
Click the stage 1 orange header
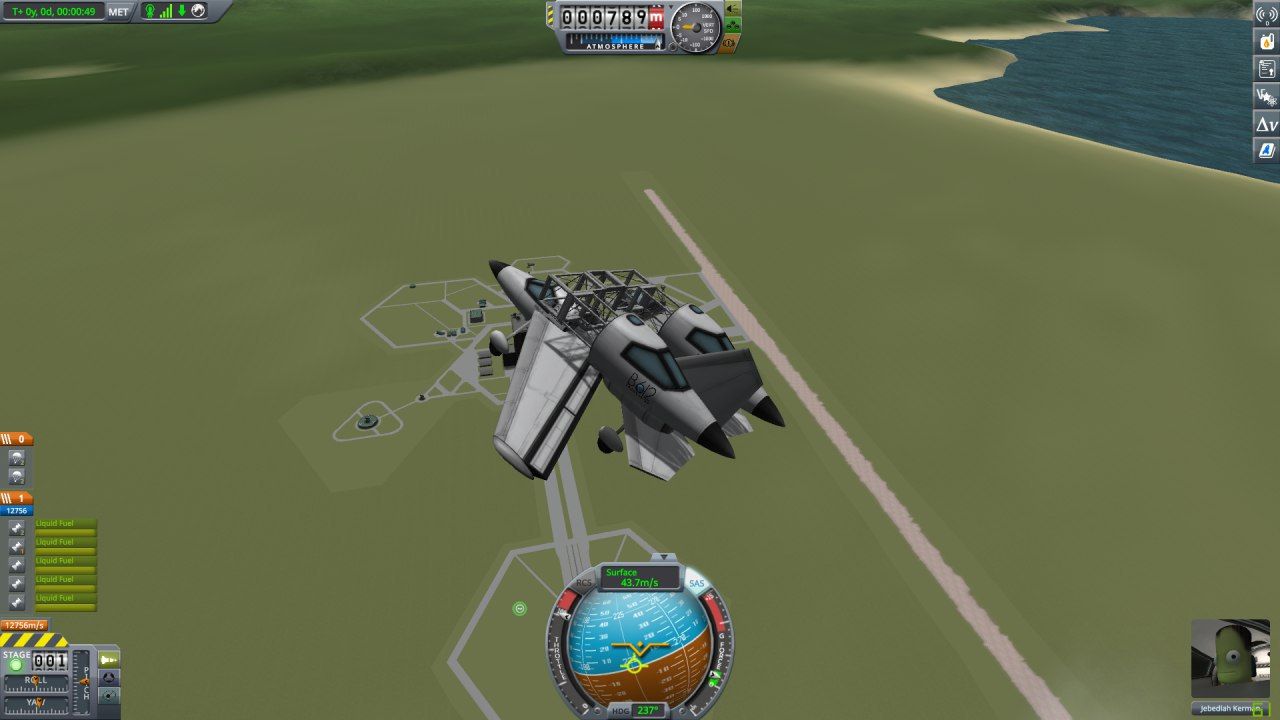click(17, 498)
